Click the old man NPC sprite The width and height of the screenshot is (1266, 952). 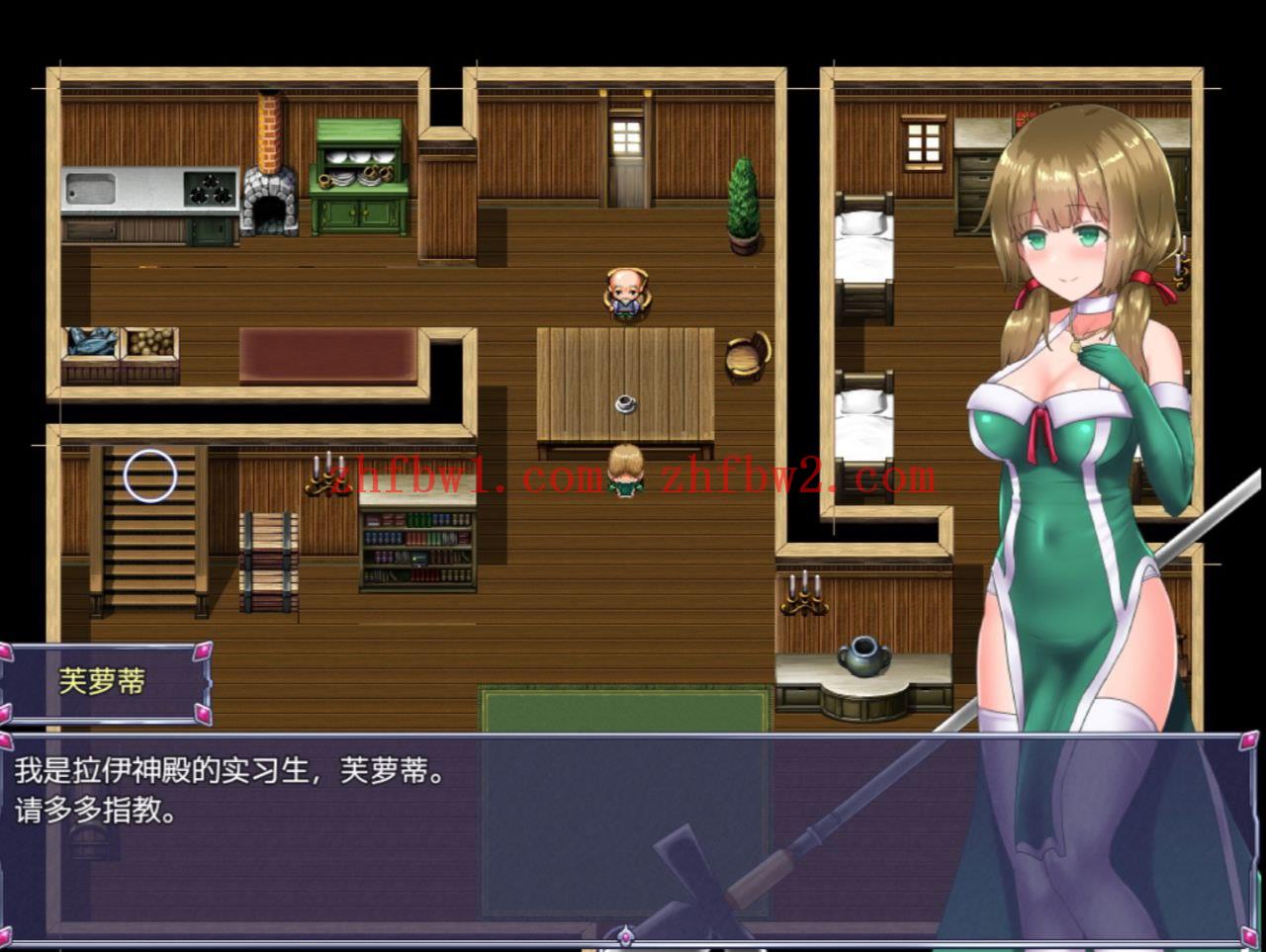[626, 293]
